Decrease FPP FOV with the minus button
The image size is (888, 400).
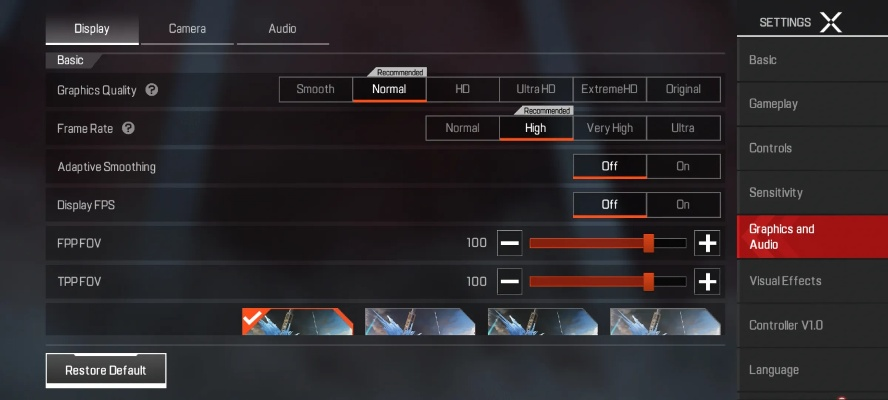(x=510, y=243)
